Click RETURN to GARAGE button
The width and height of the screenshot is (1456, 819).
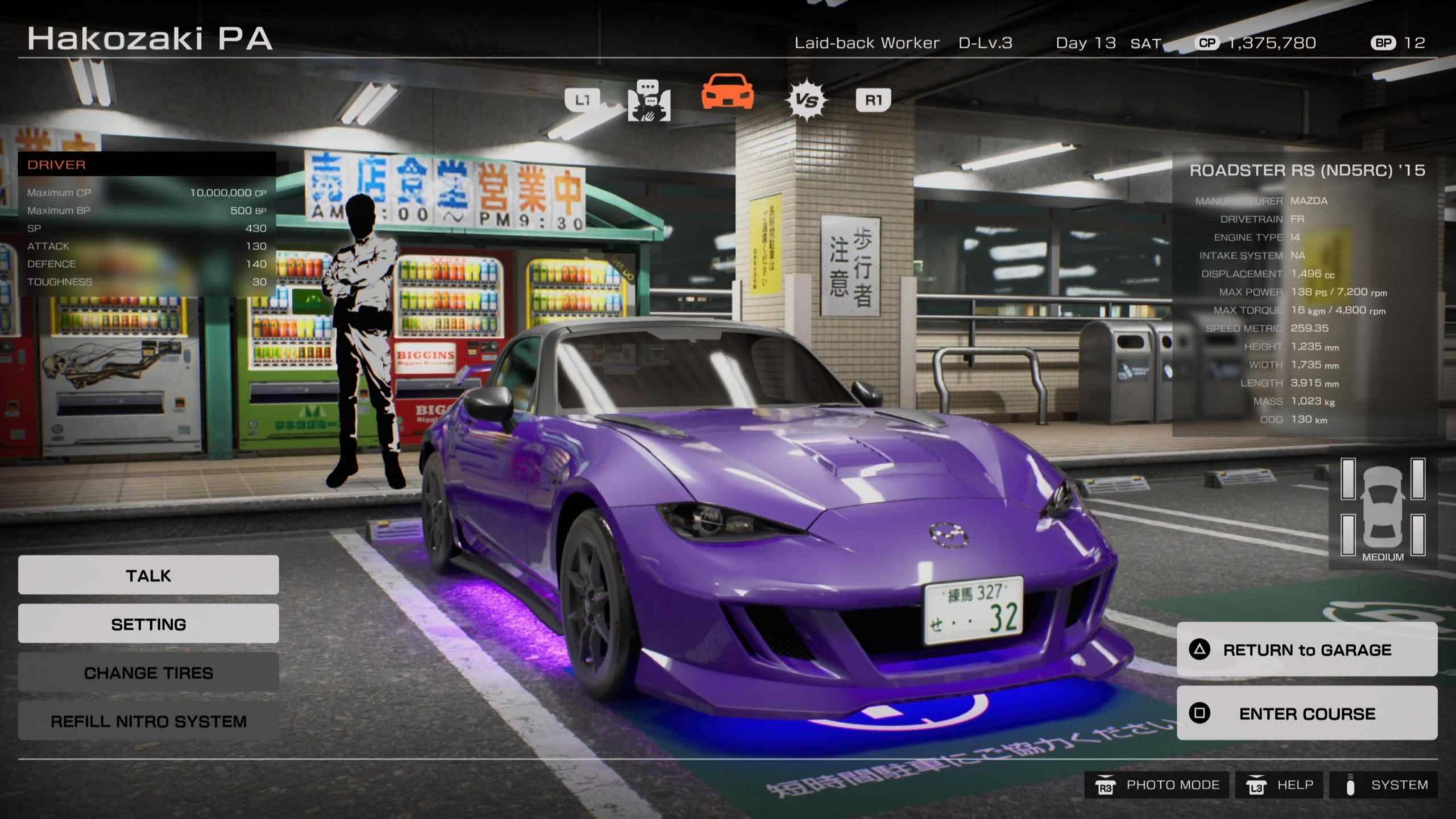point(1306,650)
